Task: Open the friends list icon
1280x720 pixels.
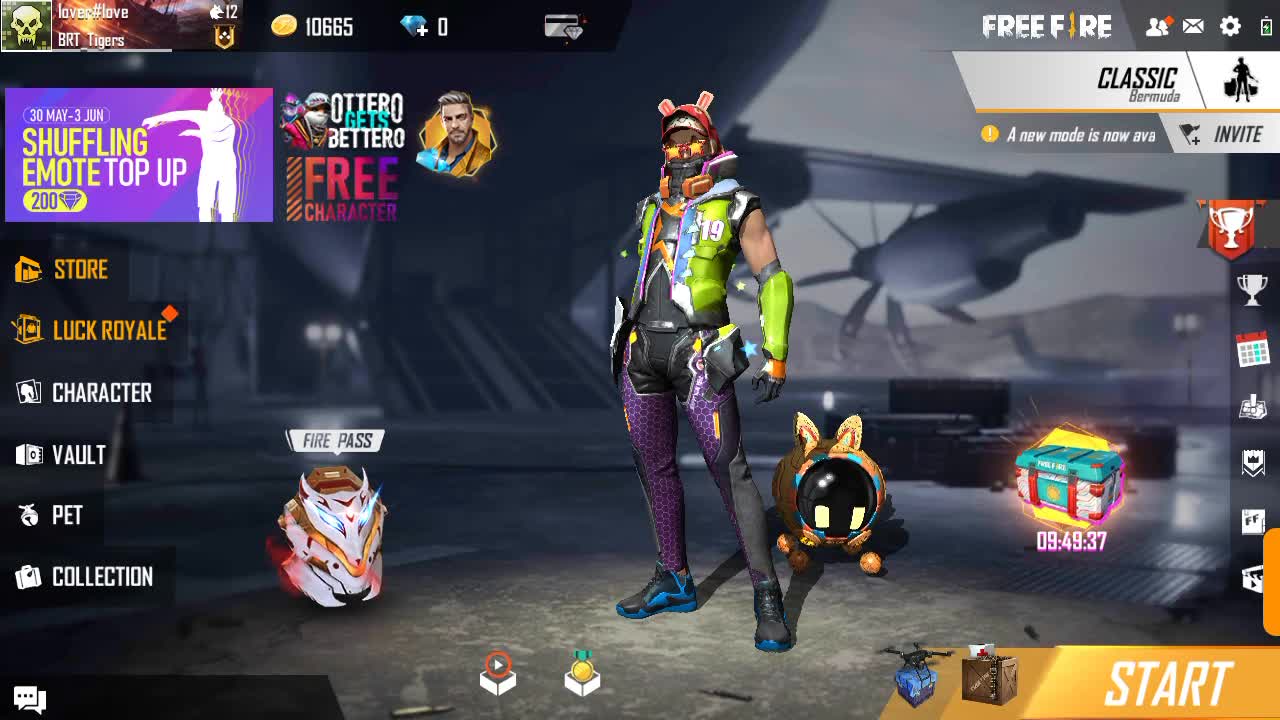Action: (1157, 27)
